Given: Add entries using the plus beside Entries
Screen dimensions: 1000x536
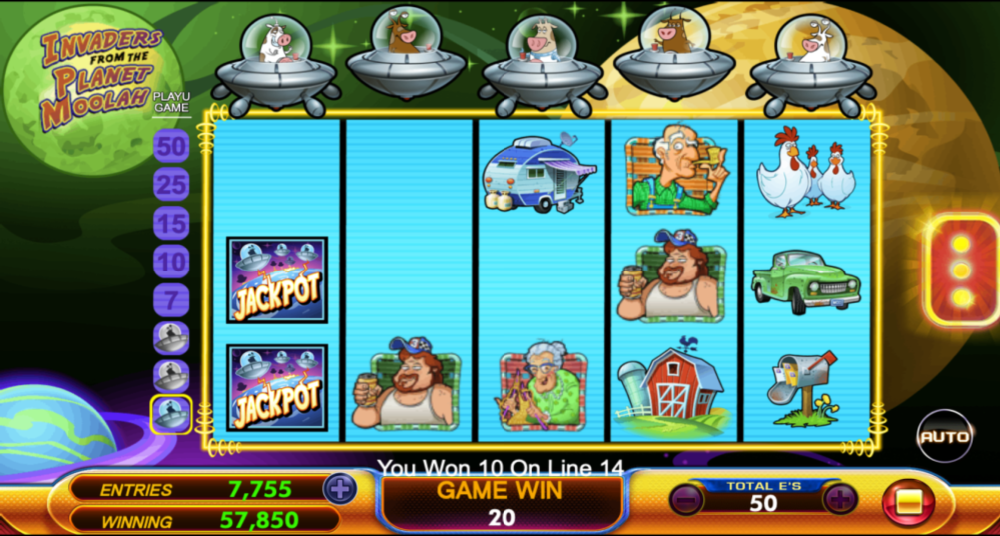Looking at the screenshot, I should point(340,489).
